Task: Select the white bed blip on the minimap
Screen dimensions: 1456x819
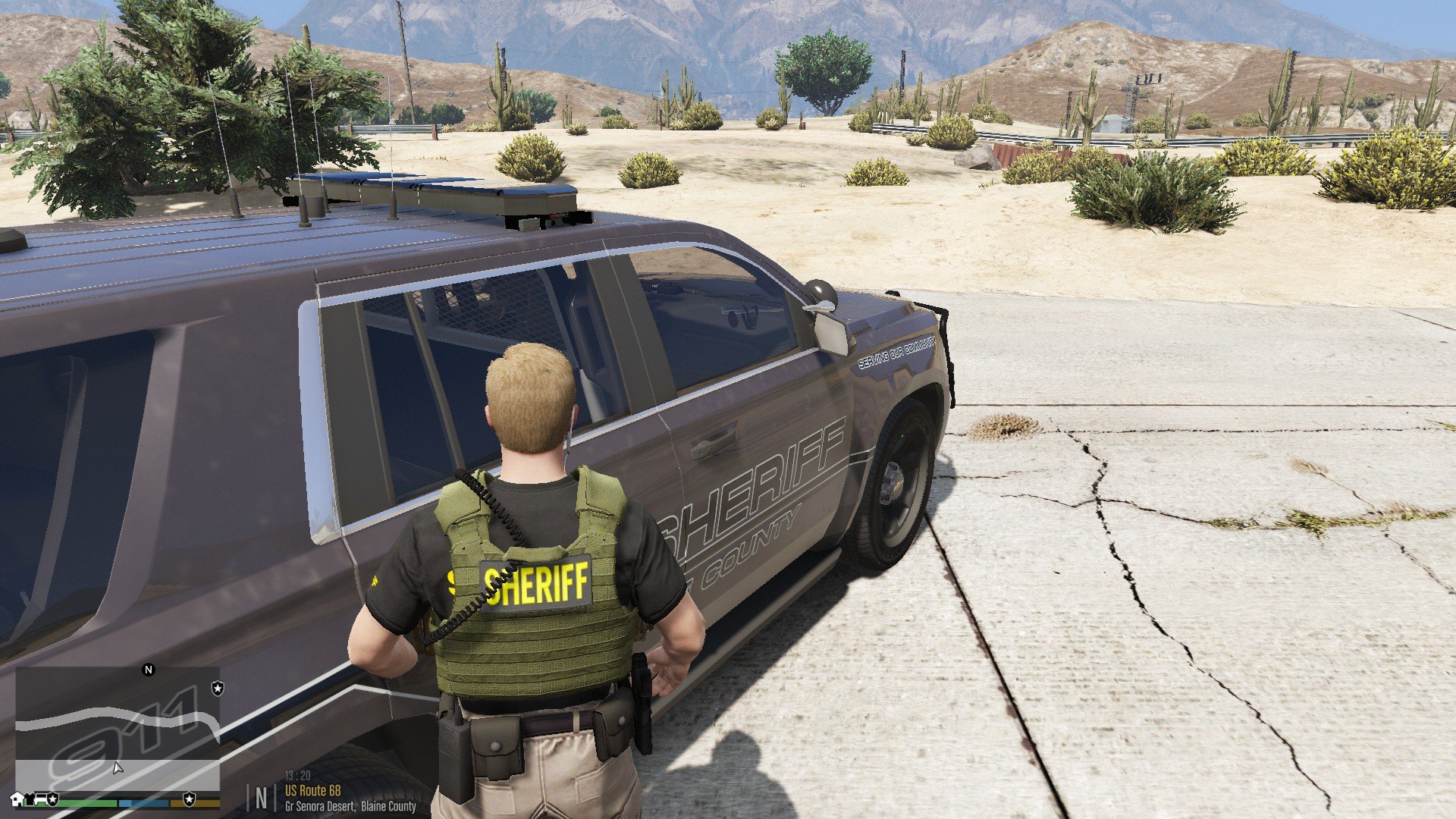Action: (x=42, y=799)
